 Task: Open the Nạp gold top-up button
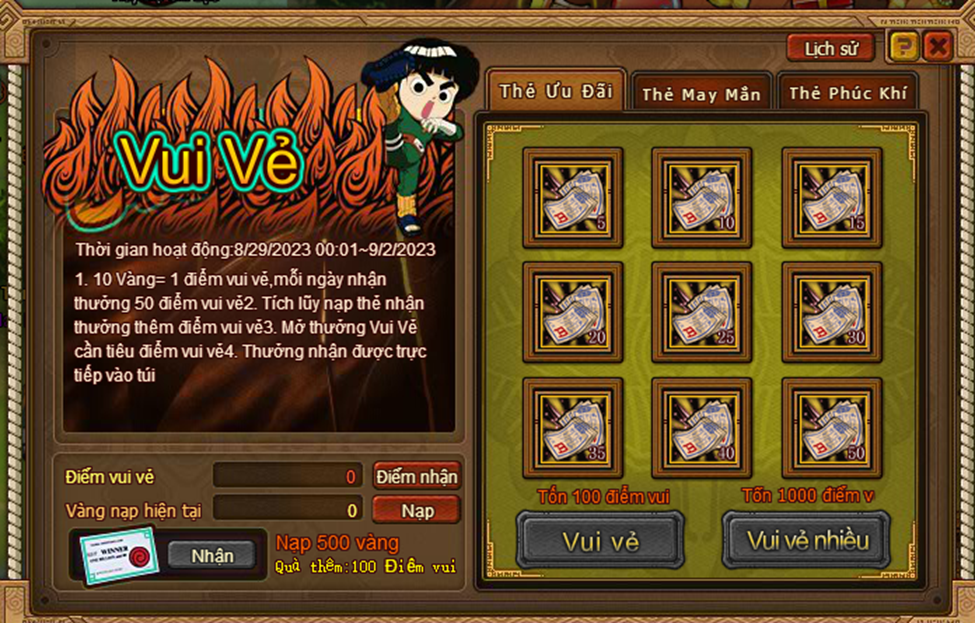point(416,510)
